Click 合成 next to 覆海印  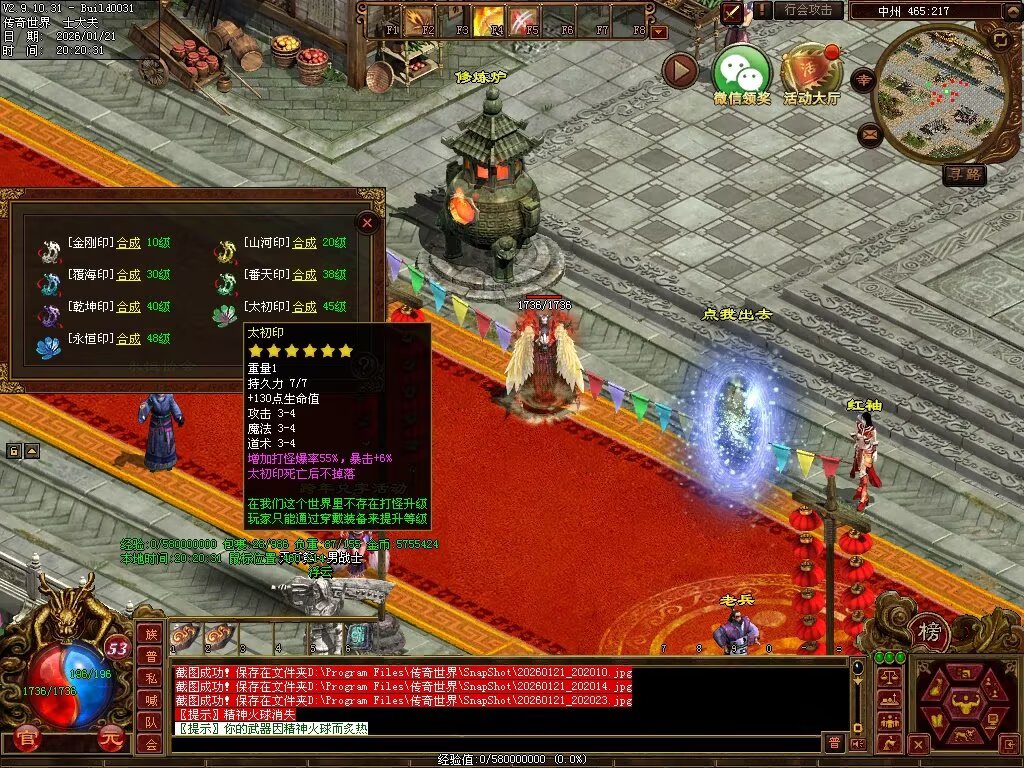tap(128, 274)
